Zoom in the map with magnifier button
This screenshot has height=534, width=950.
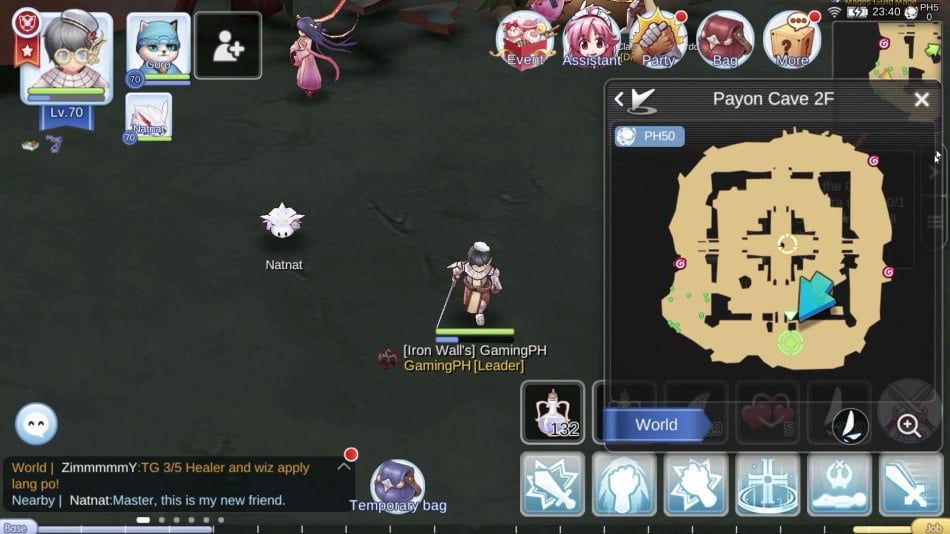pyautogui.click(x=908, y=426)
